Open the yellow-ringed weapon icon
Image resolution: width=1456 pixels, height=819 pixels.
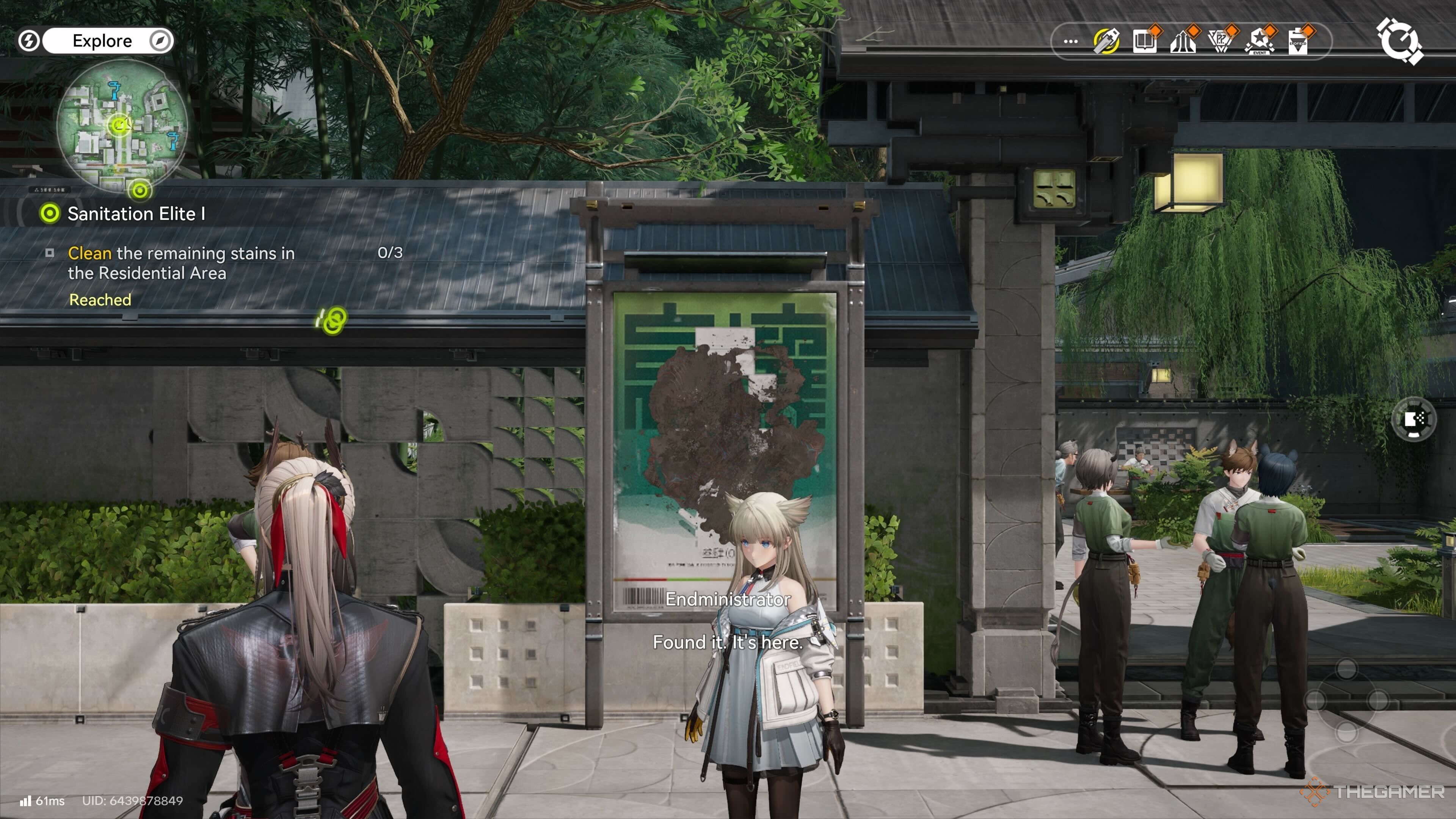tap(1106, 41)
